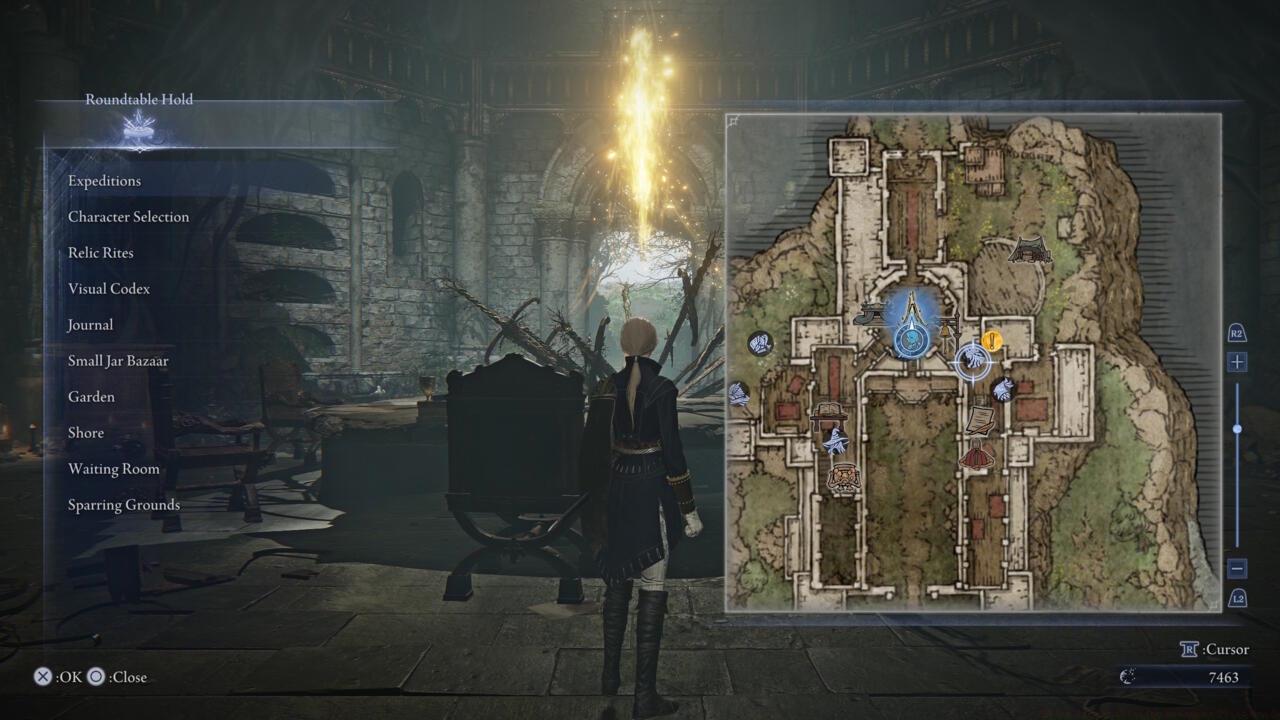
Task: Click the yellow exclamation event marker
Action: 991,341
